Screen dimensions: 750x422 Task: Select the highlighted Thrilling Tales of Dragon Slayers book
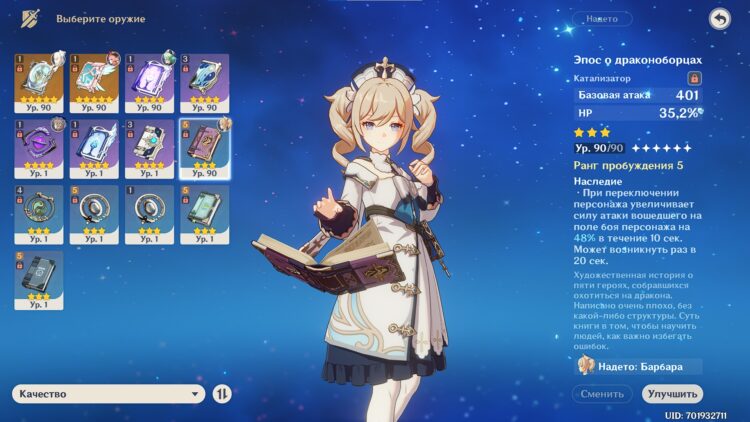pos(202,145)
